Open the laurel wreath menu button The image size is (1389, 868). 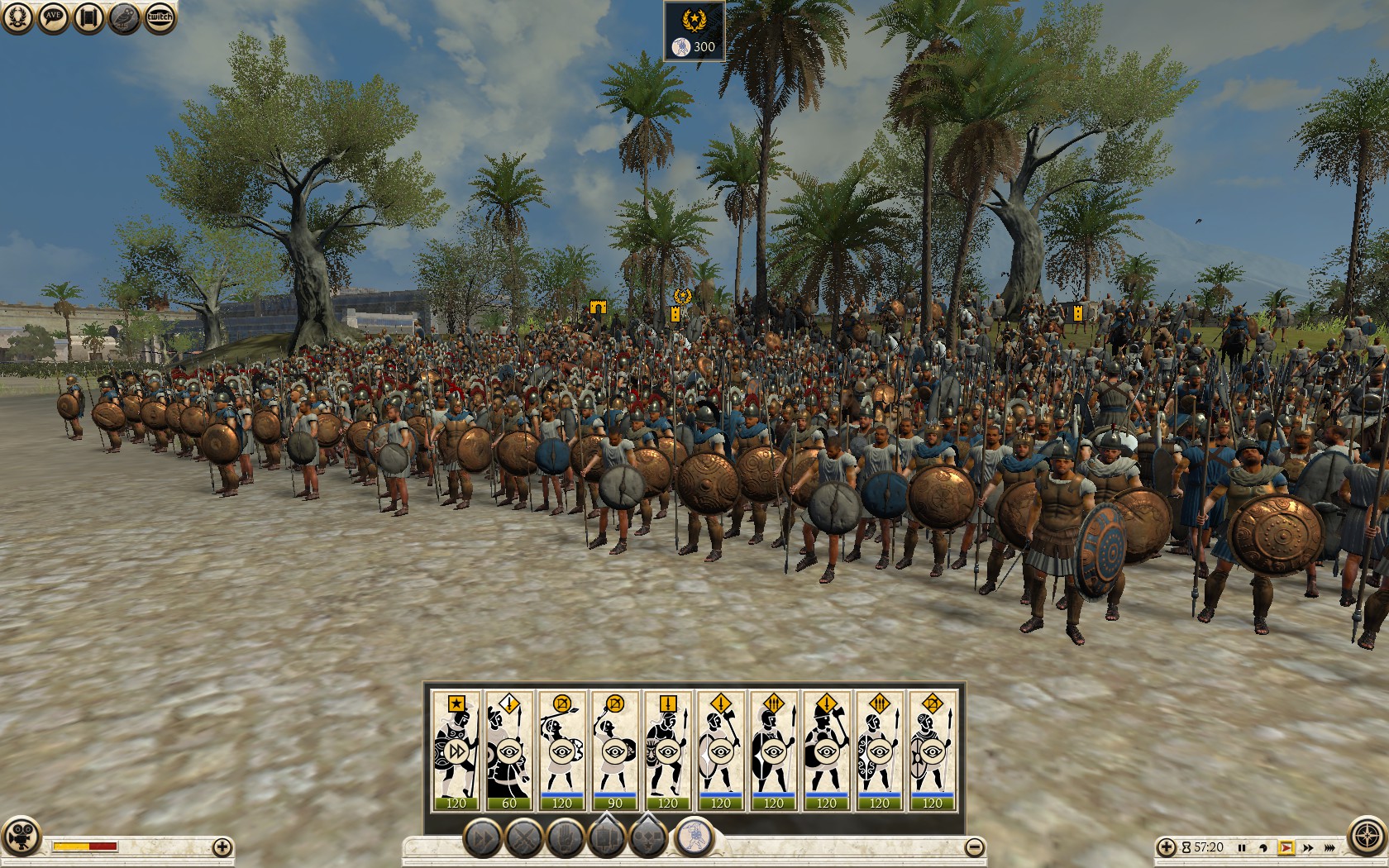coord(17,17)
